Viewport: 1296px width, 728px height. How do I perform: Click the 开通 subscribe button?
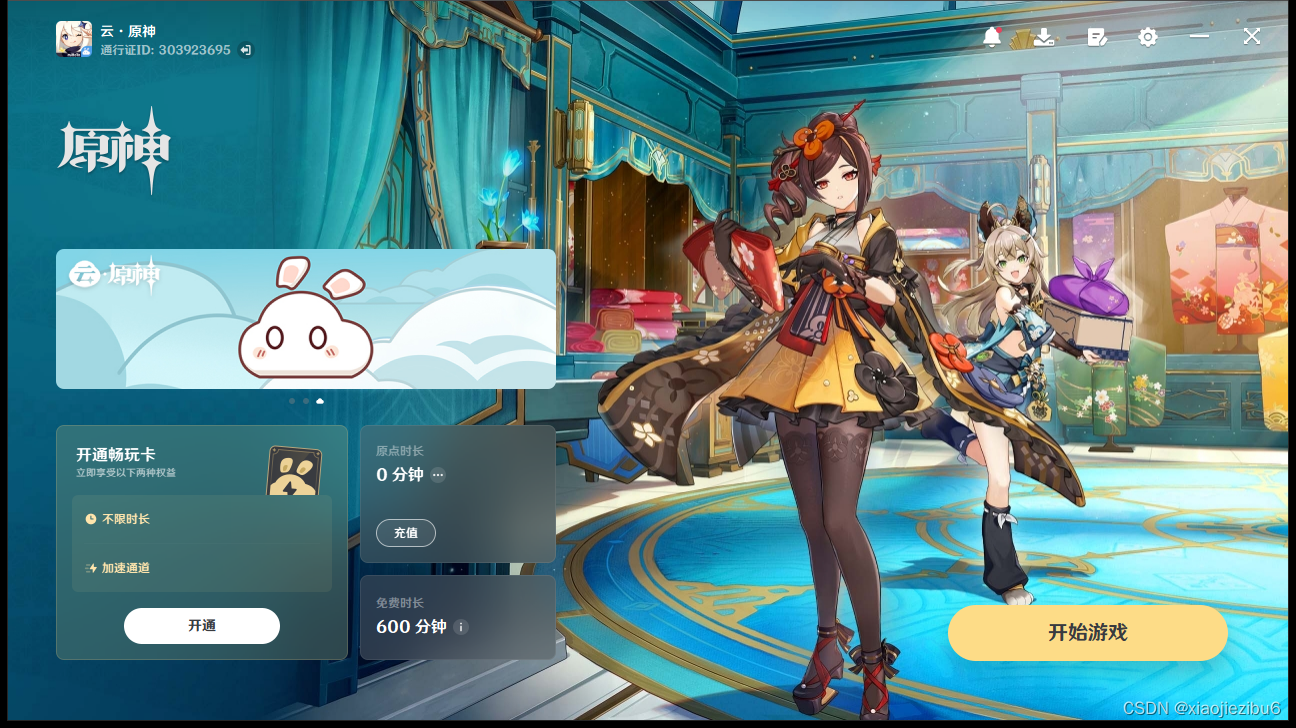(201, 626)
